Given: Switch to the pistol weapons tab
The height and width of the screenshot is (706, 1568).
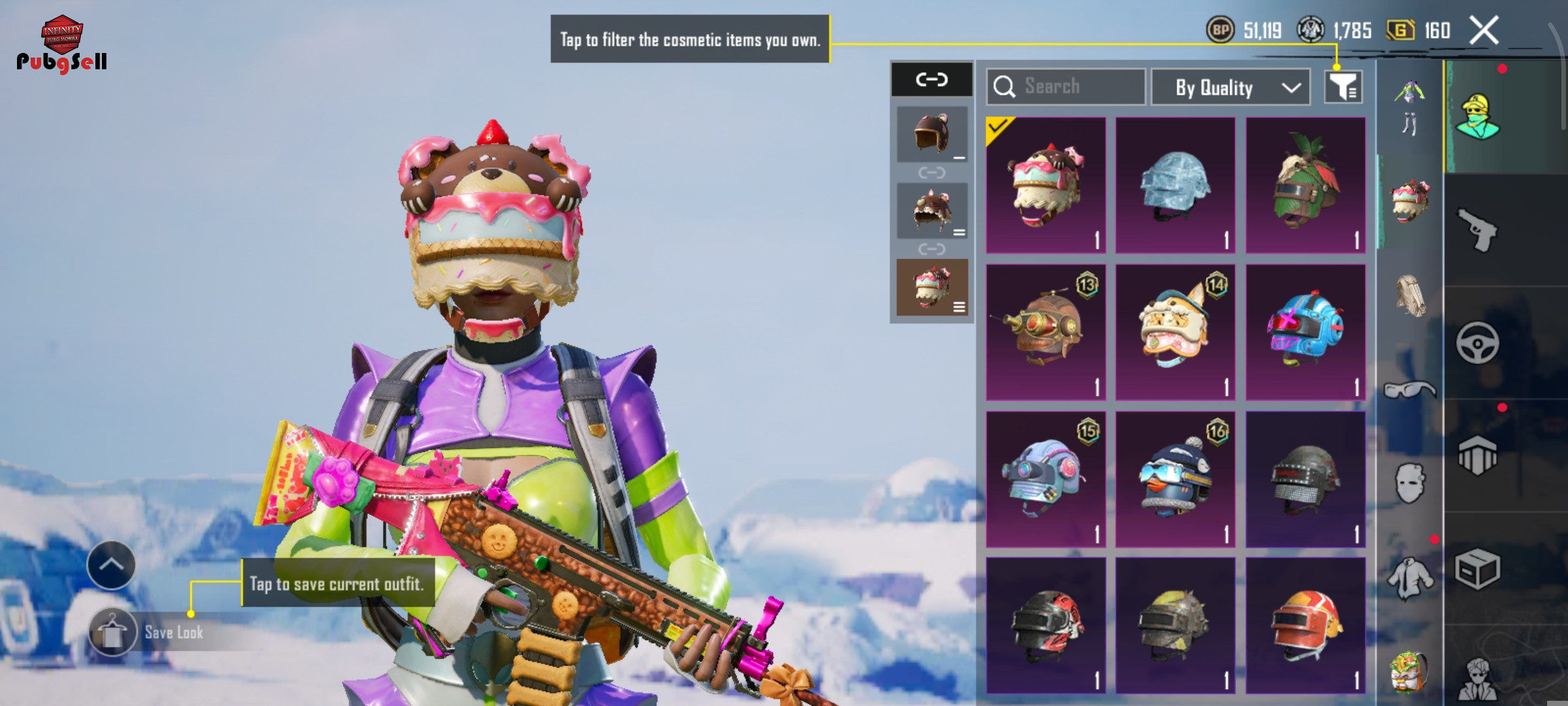Looking at the screenshot, I should point(1478,229).
